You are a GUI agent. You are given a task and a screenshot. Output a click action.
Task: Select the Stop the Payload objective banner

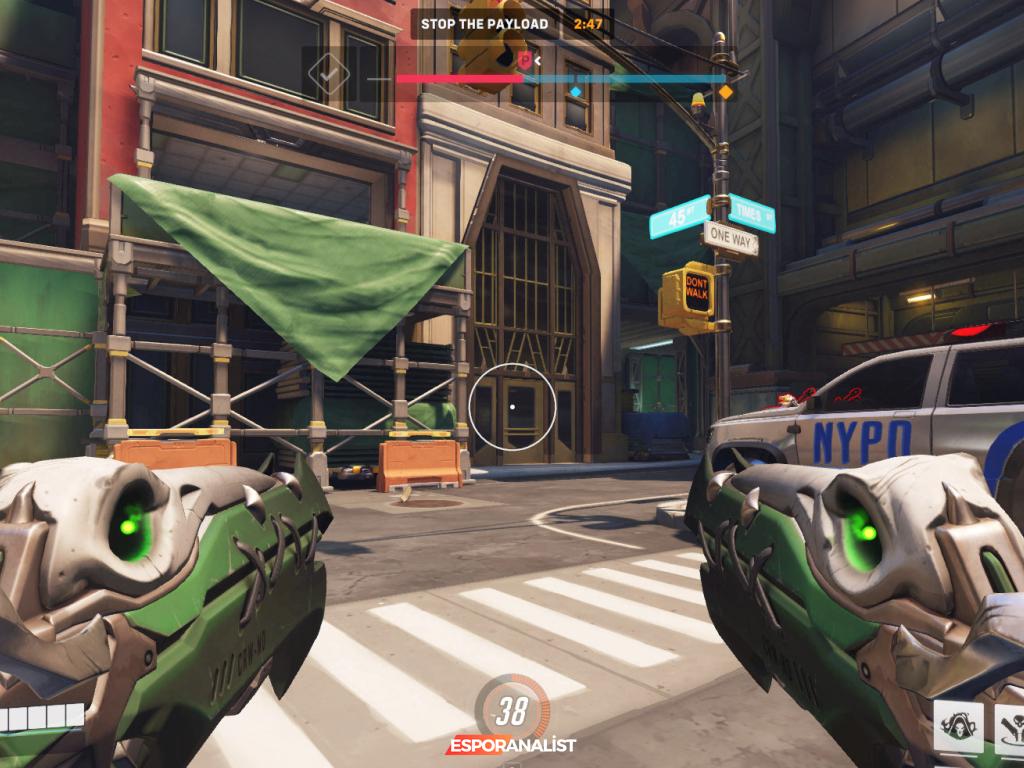484,24
